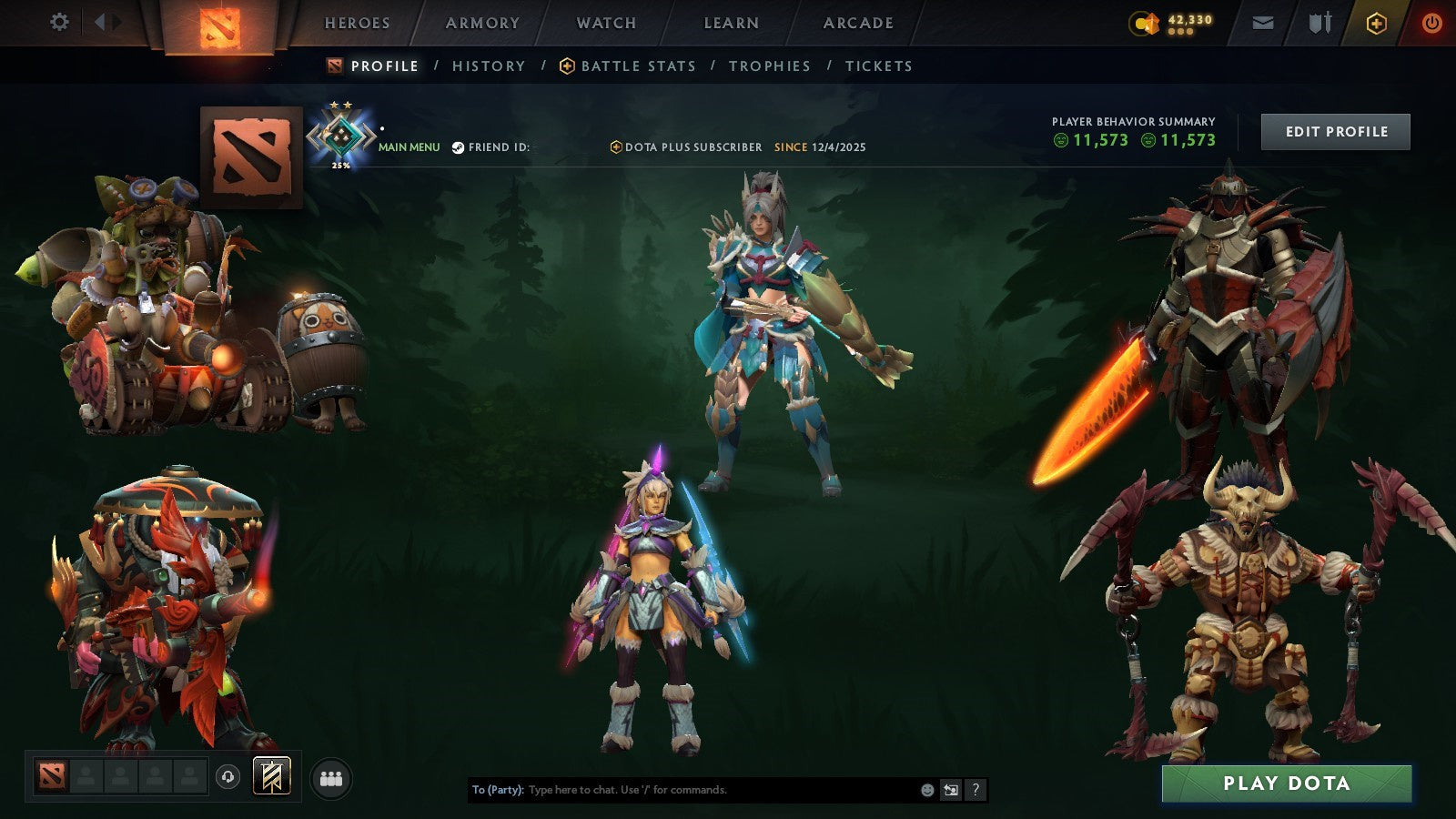
Task: Click the chat help question mark toggle
Action: [976, 790]
